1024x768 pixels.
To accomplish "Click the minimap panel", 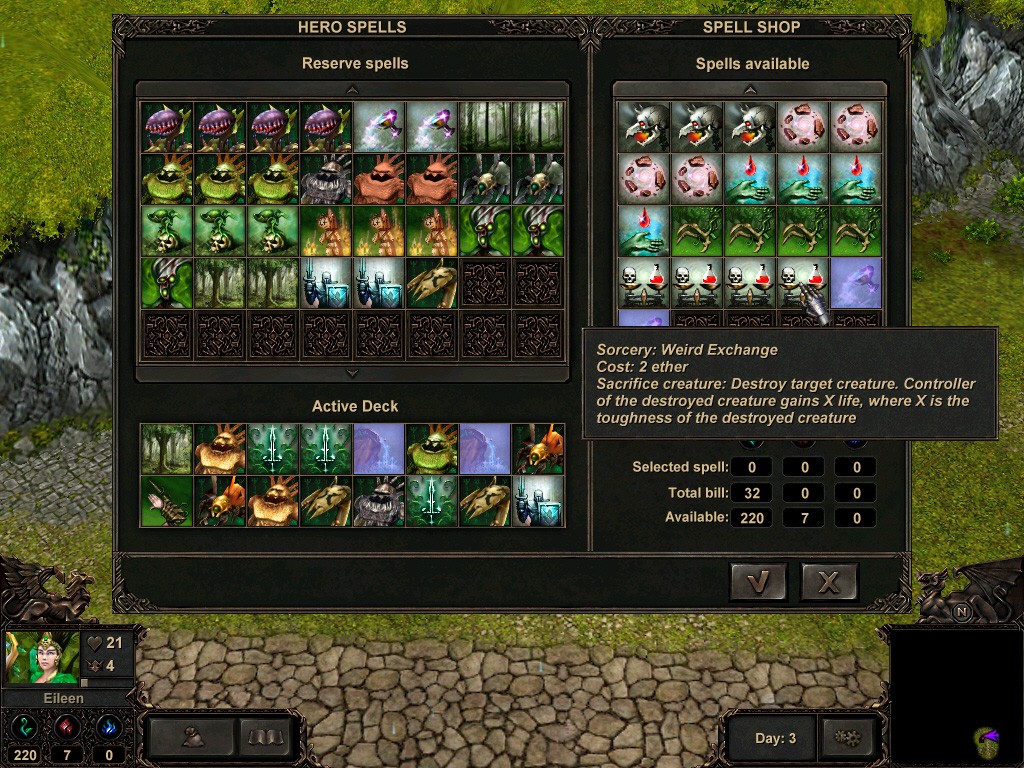I will [x=954, y=695].
